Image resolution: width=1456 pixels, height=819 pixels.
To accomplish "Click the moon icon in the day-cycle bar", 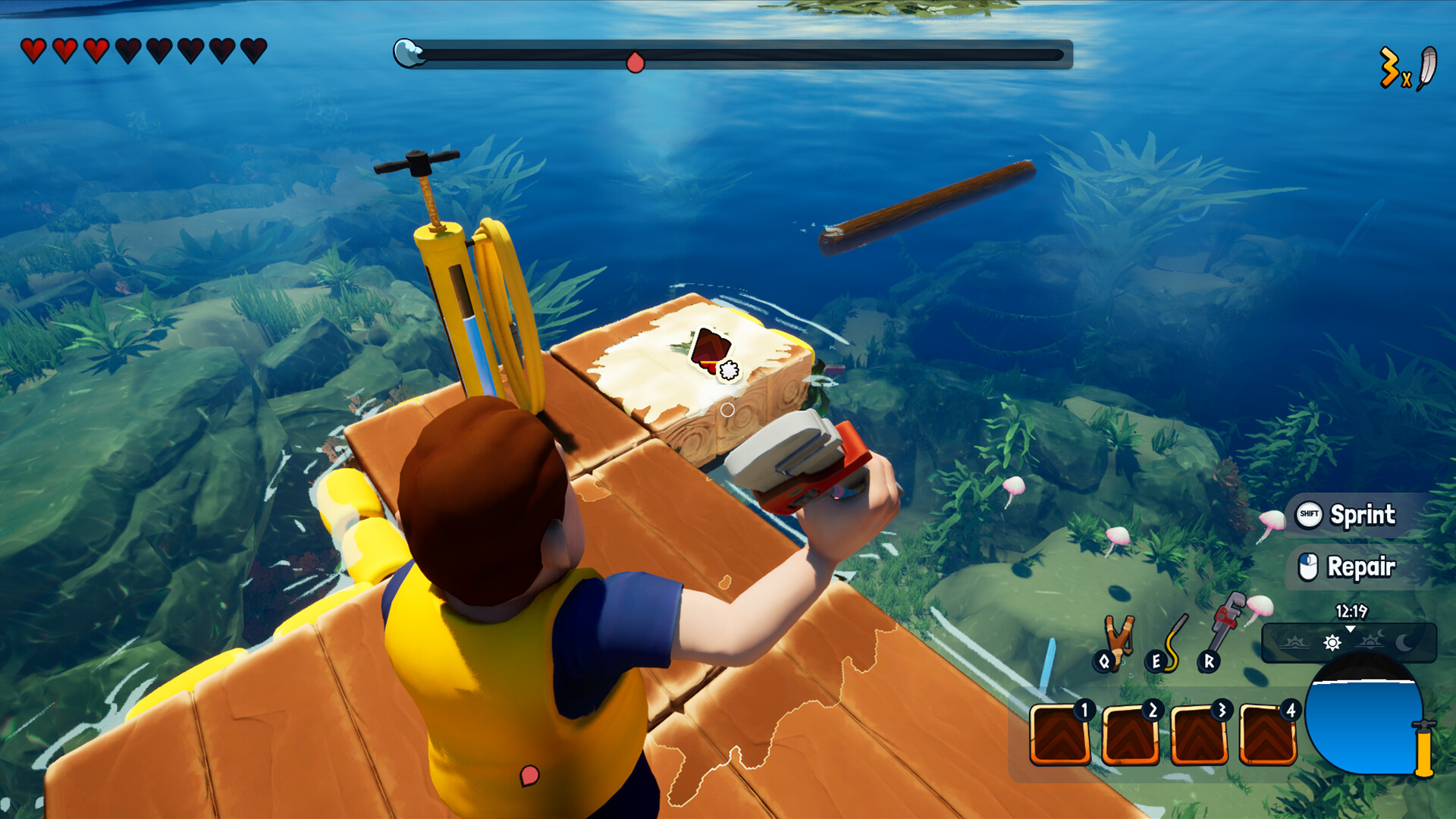I will pos(1404,642).
